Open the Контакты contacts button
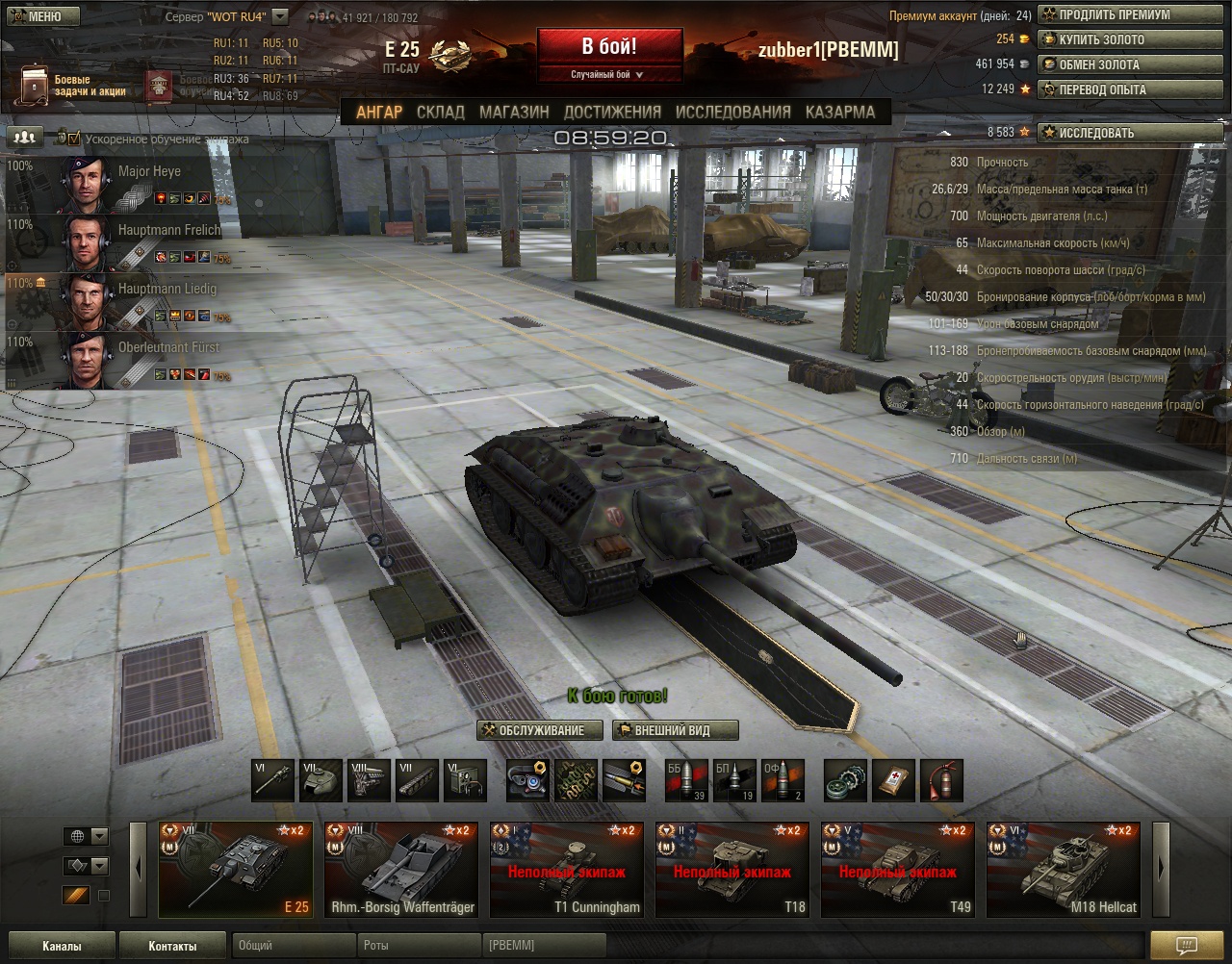 (x=173, y=946)
